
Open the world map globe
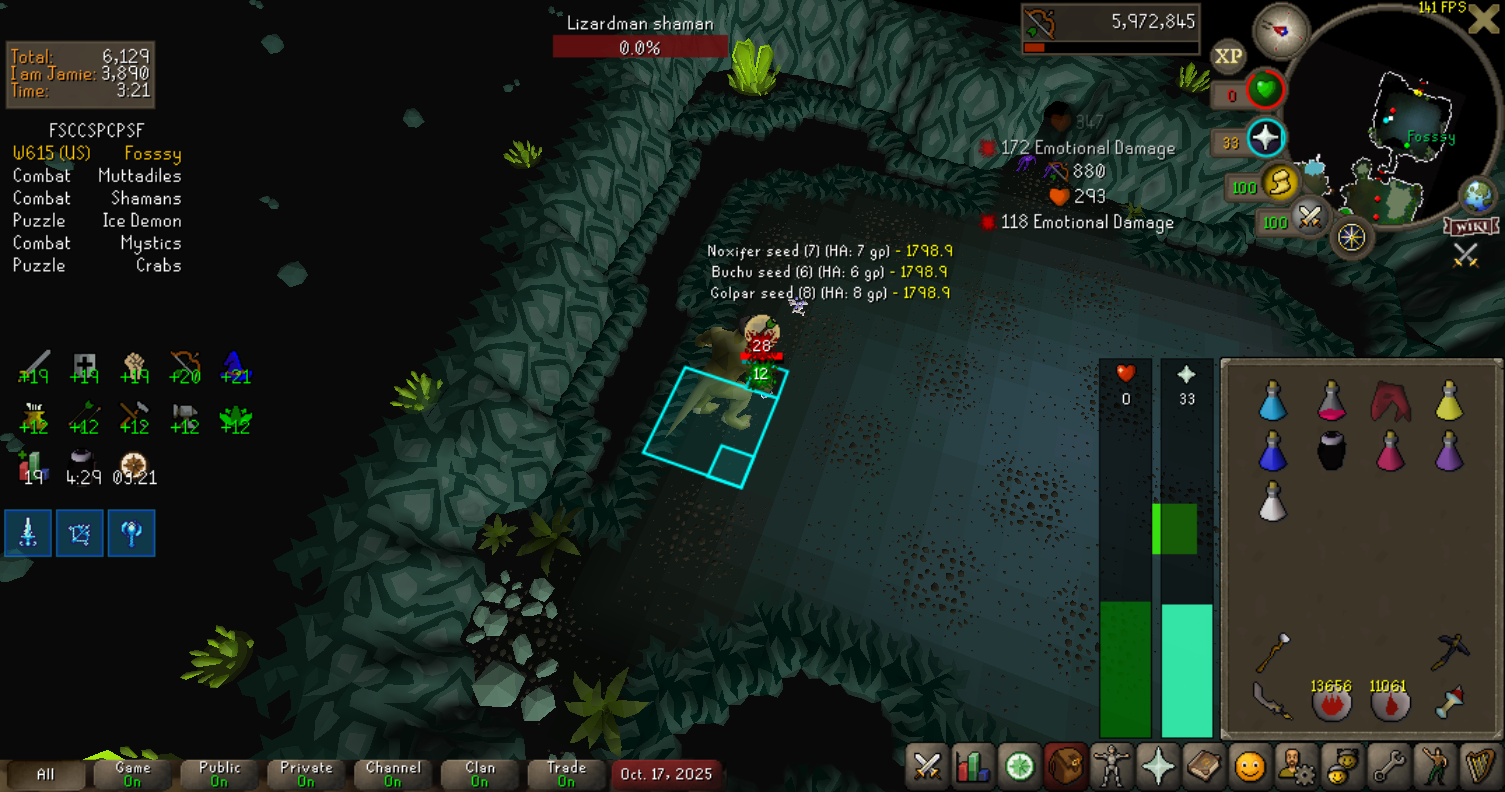click(x=1476, y=195)
